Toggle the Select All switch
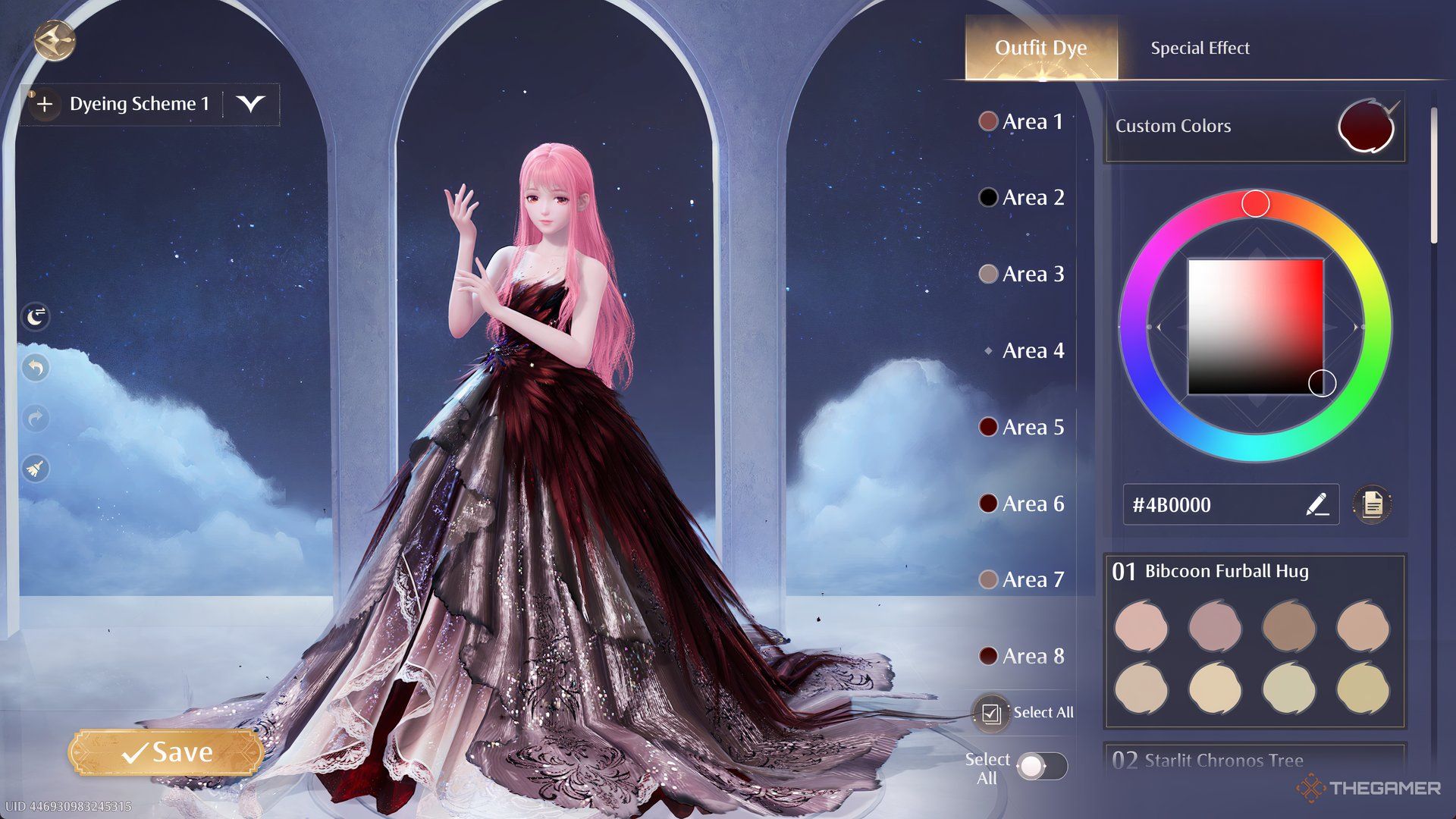The width and height of the screenshot is (1456, 819). point(1041,766)
